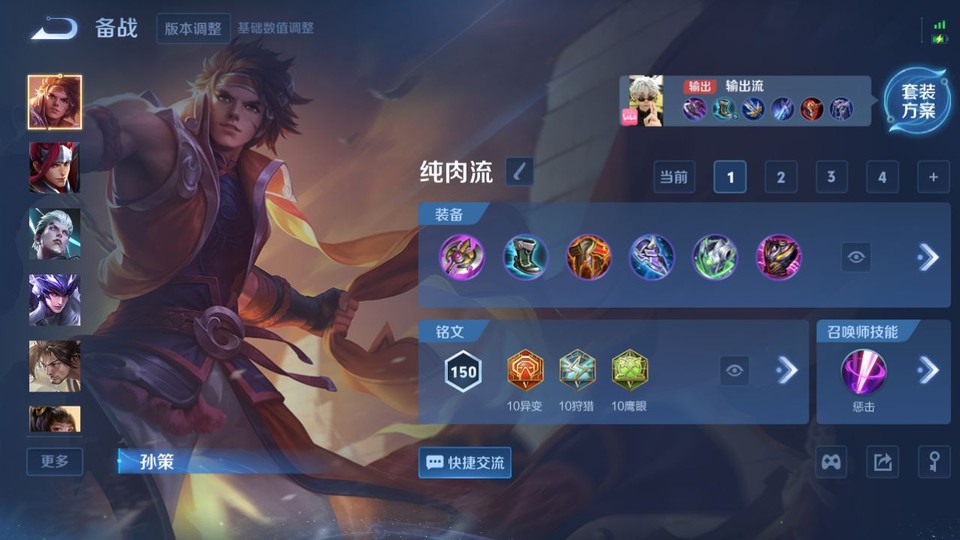Viewport: 960px width, 540px height.
Task: Open the gamepad control settings icon
Action: (x=831, y=462)
